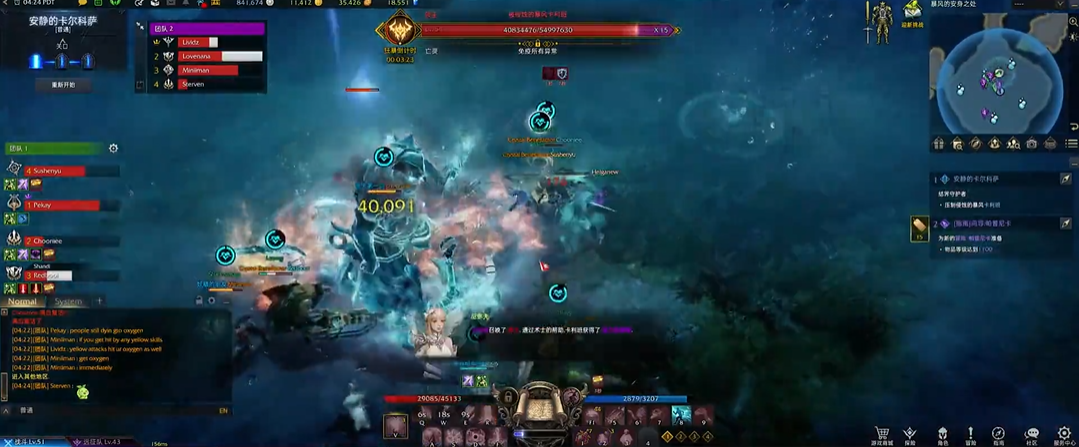Open the party 1 settings gear
The image size is (1079, 447).
pyautogui.click(x=113, y=149)
